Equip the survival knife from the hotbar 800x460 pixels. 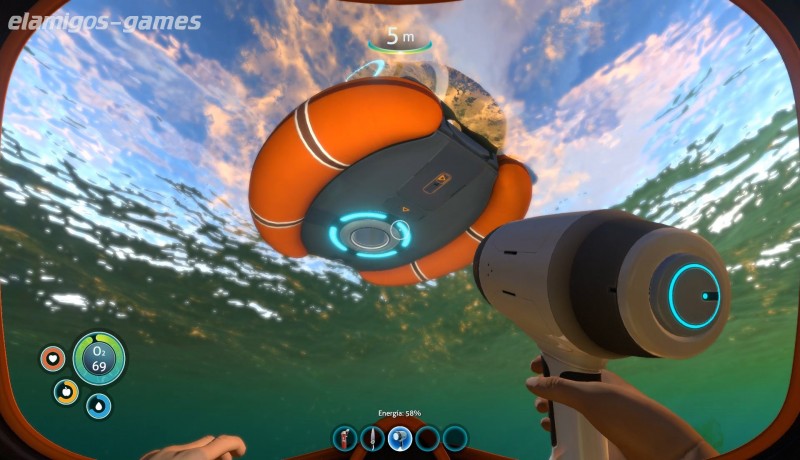point(373,438)
